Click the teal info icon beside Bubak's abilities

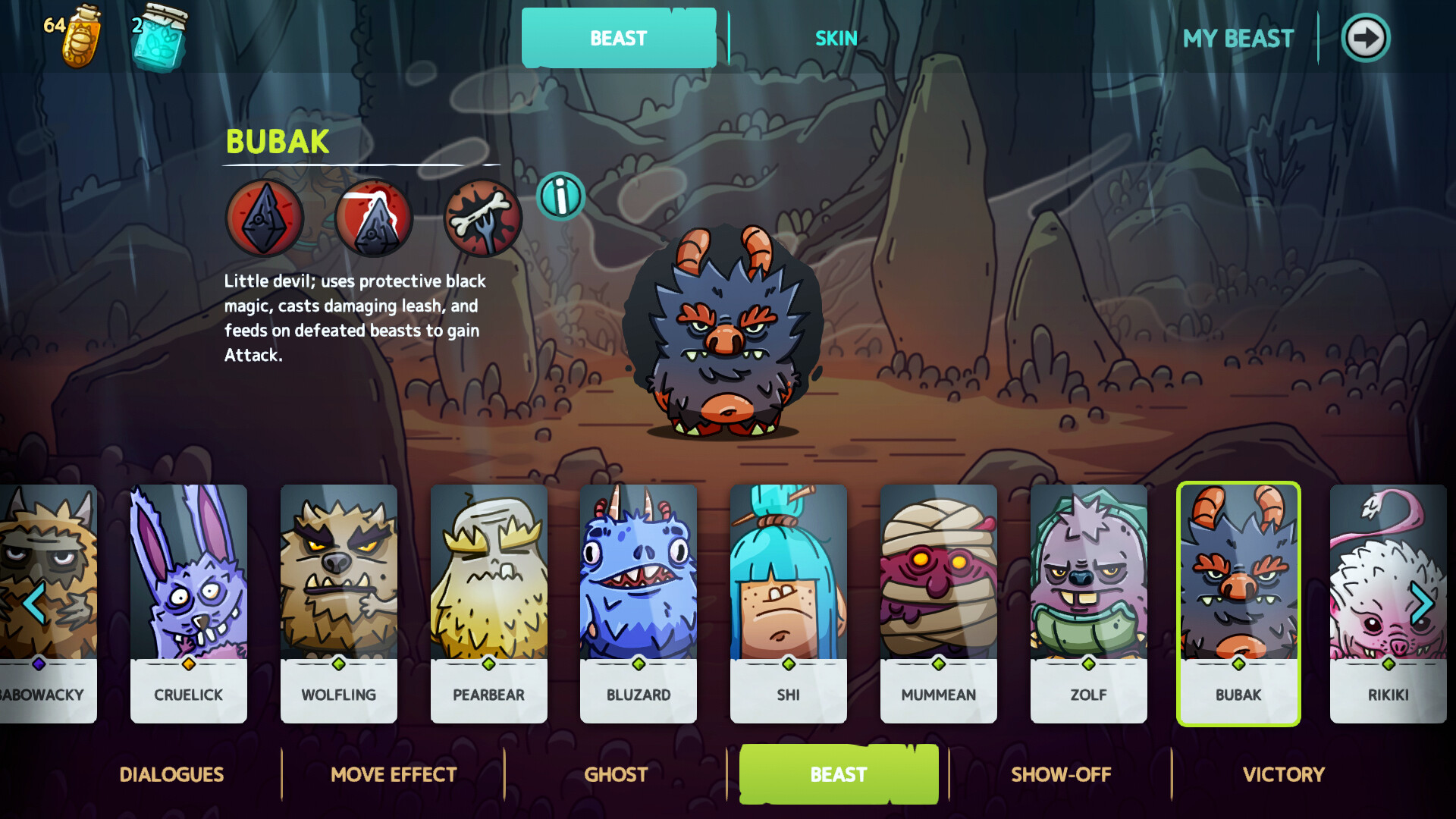pyautogui.click(x=560, y=196)
